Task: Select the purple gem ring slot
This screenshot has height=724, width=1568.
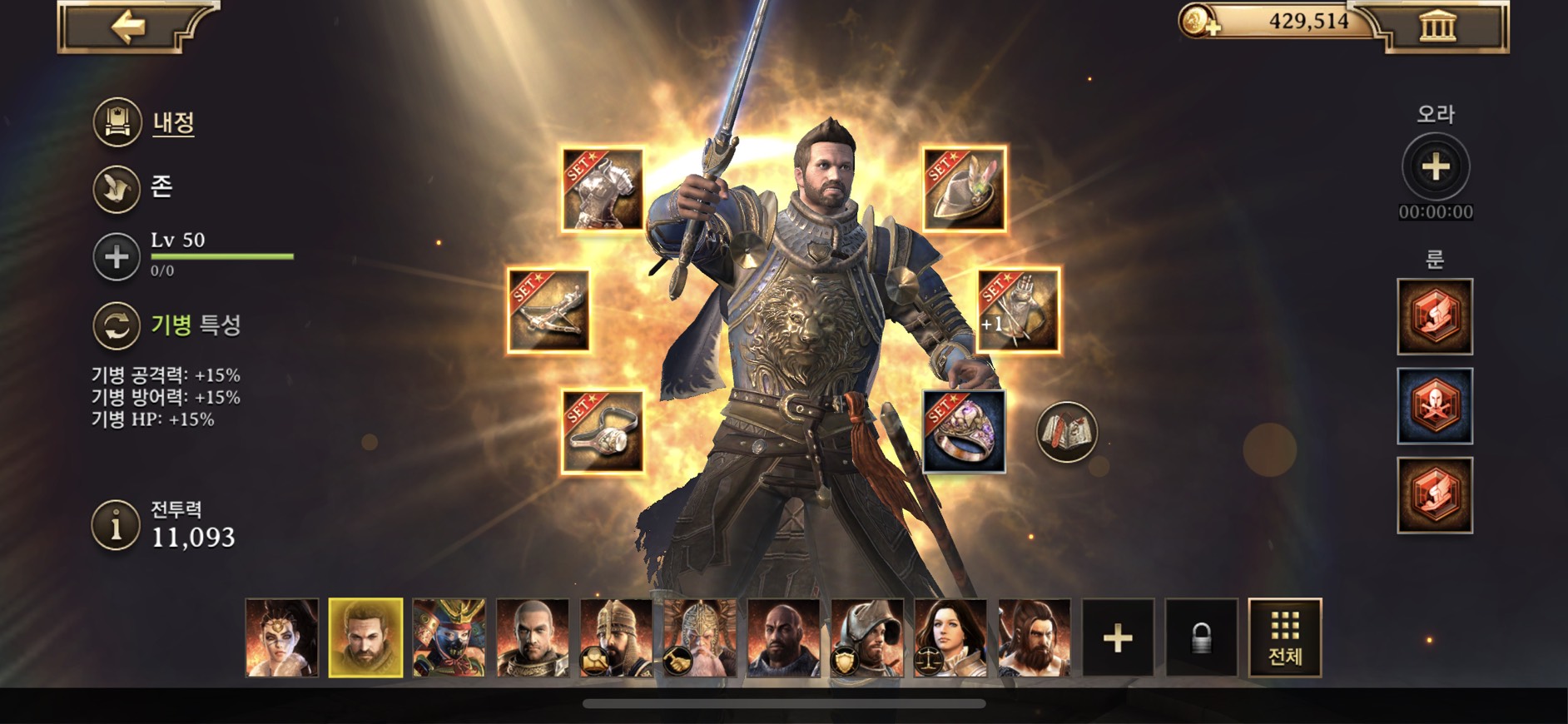Action: [965, 432]
